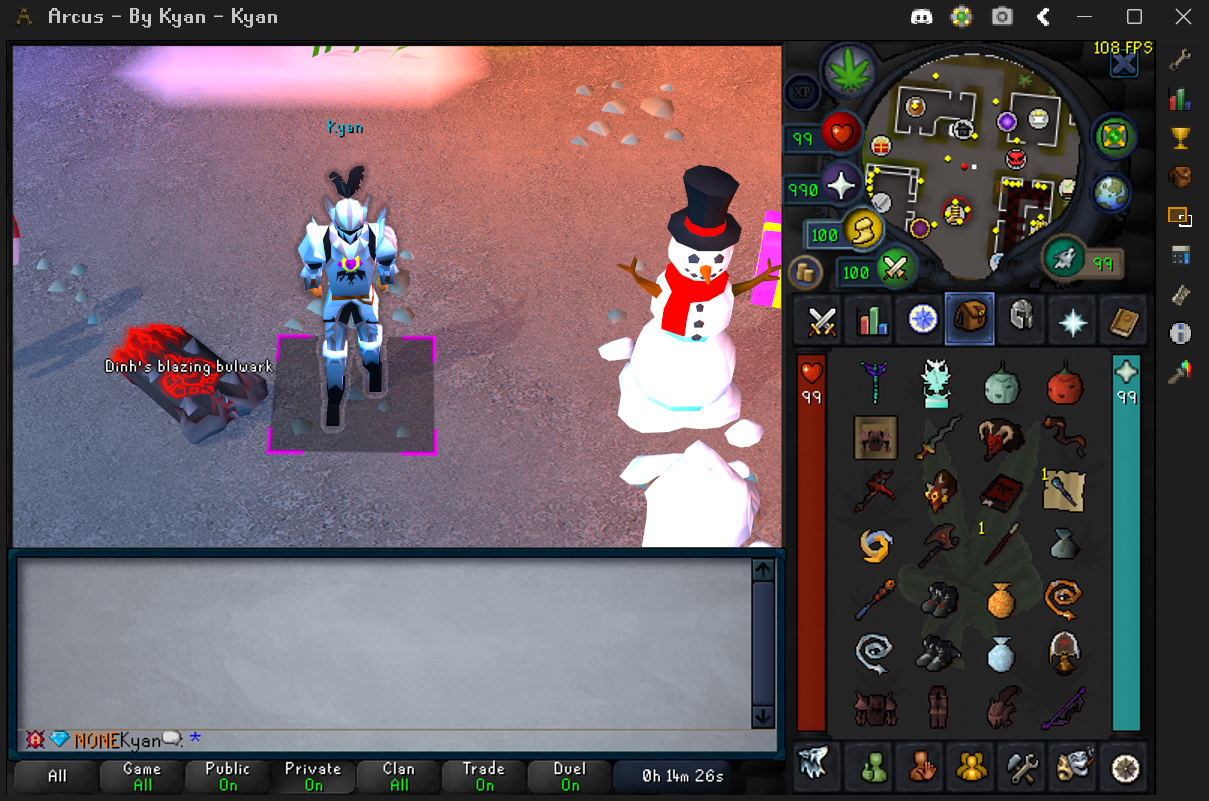Toggle the special attack crossed-swords orb
The image size is (1209, 801).
pyautogui.click(x=893, y=268)
